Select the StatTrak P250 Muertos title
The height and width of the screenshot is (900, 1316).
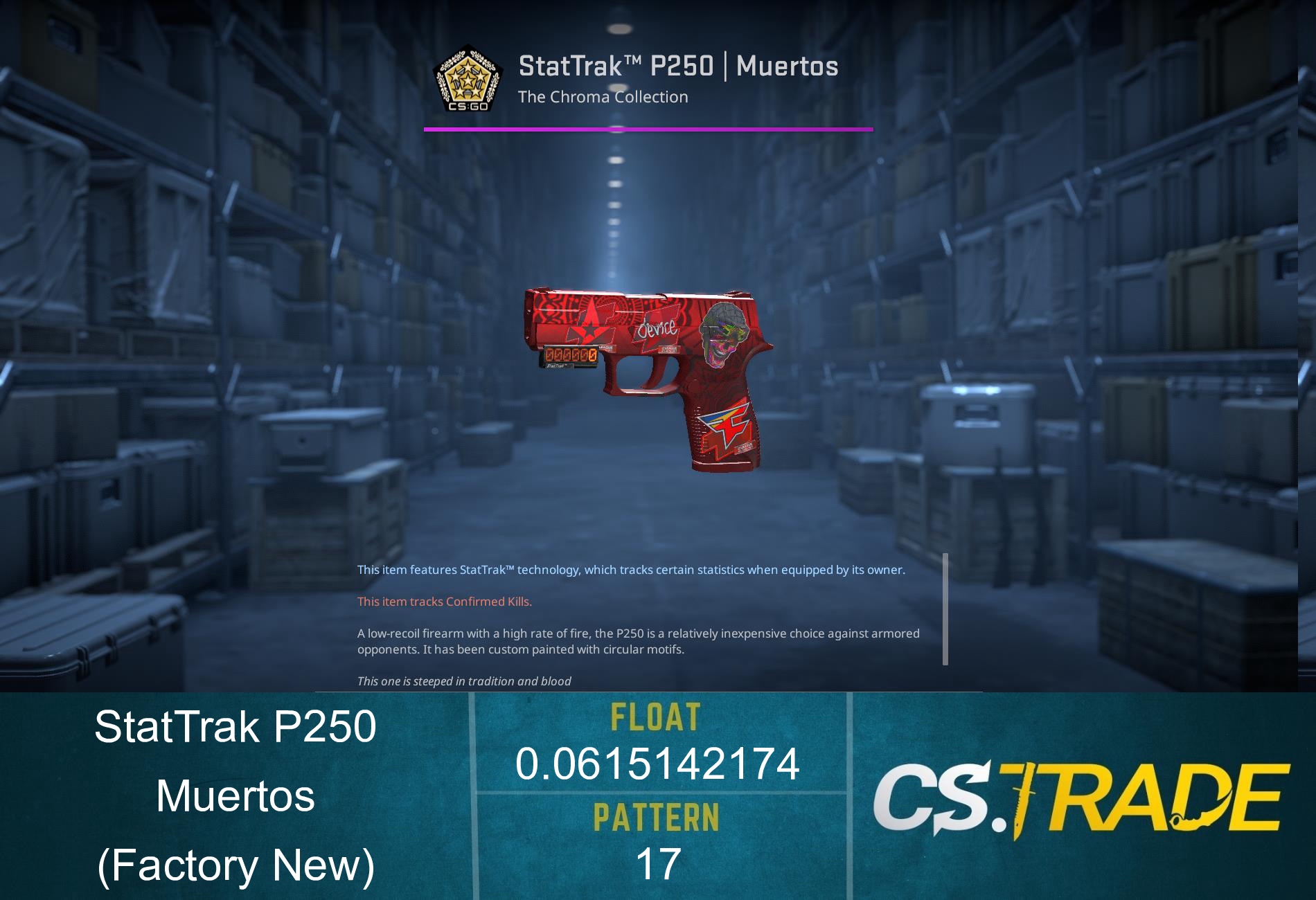tap(678, 67)
